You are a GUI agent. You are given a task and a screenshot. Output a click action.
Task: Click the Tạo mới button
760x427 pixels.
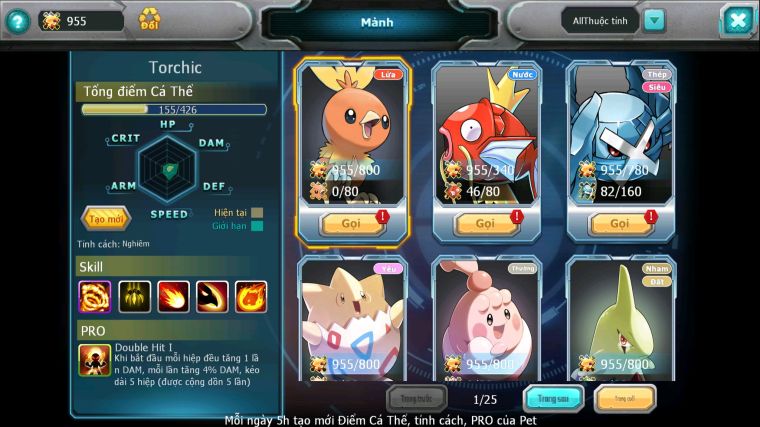coord(104,218)
